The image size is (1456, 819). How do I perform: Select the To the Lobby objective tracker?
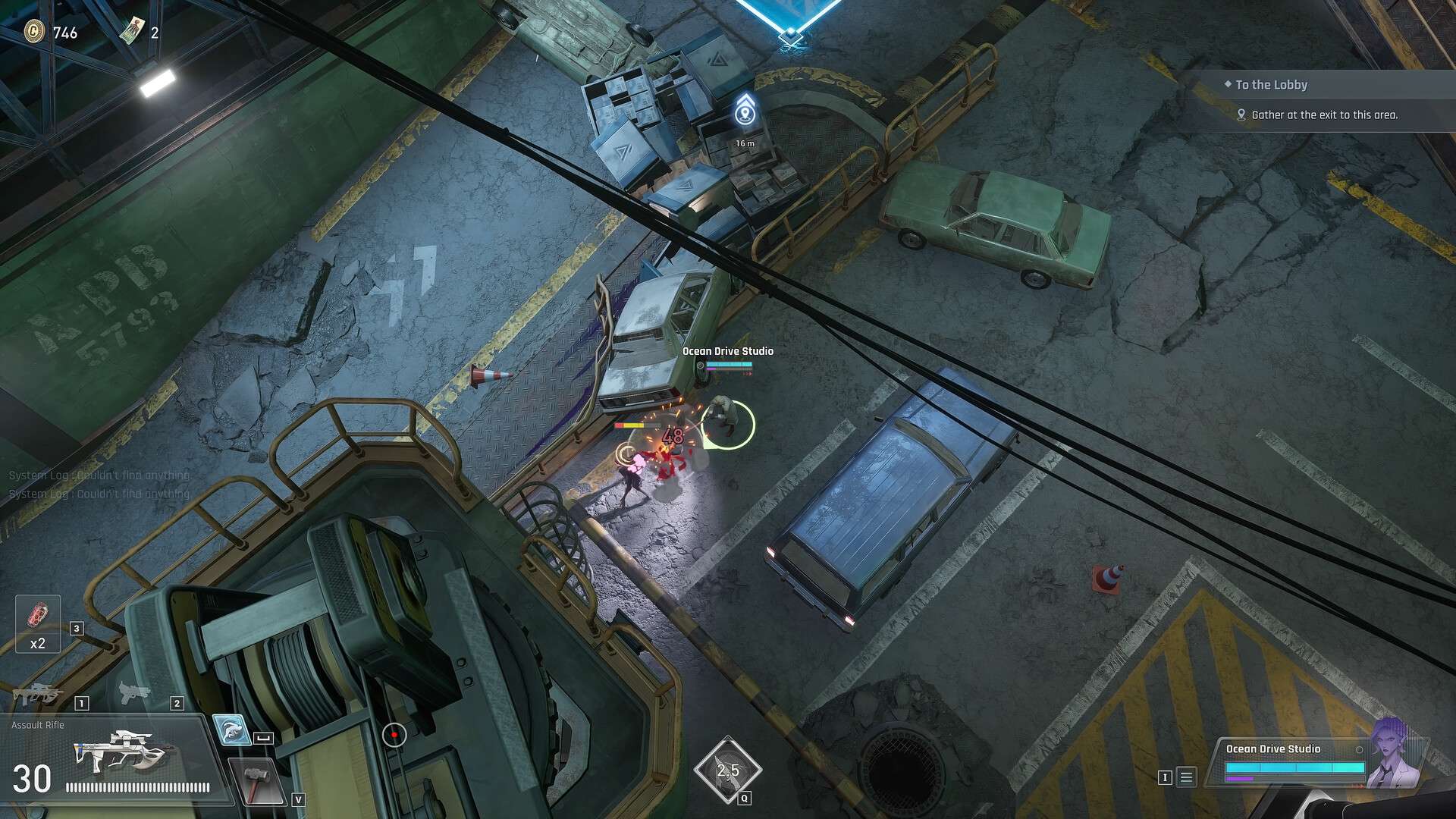[x=1271, y=85]
